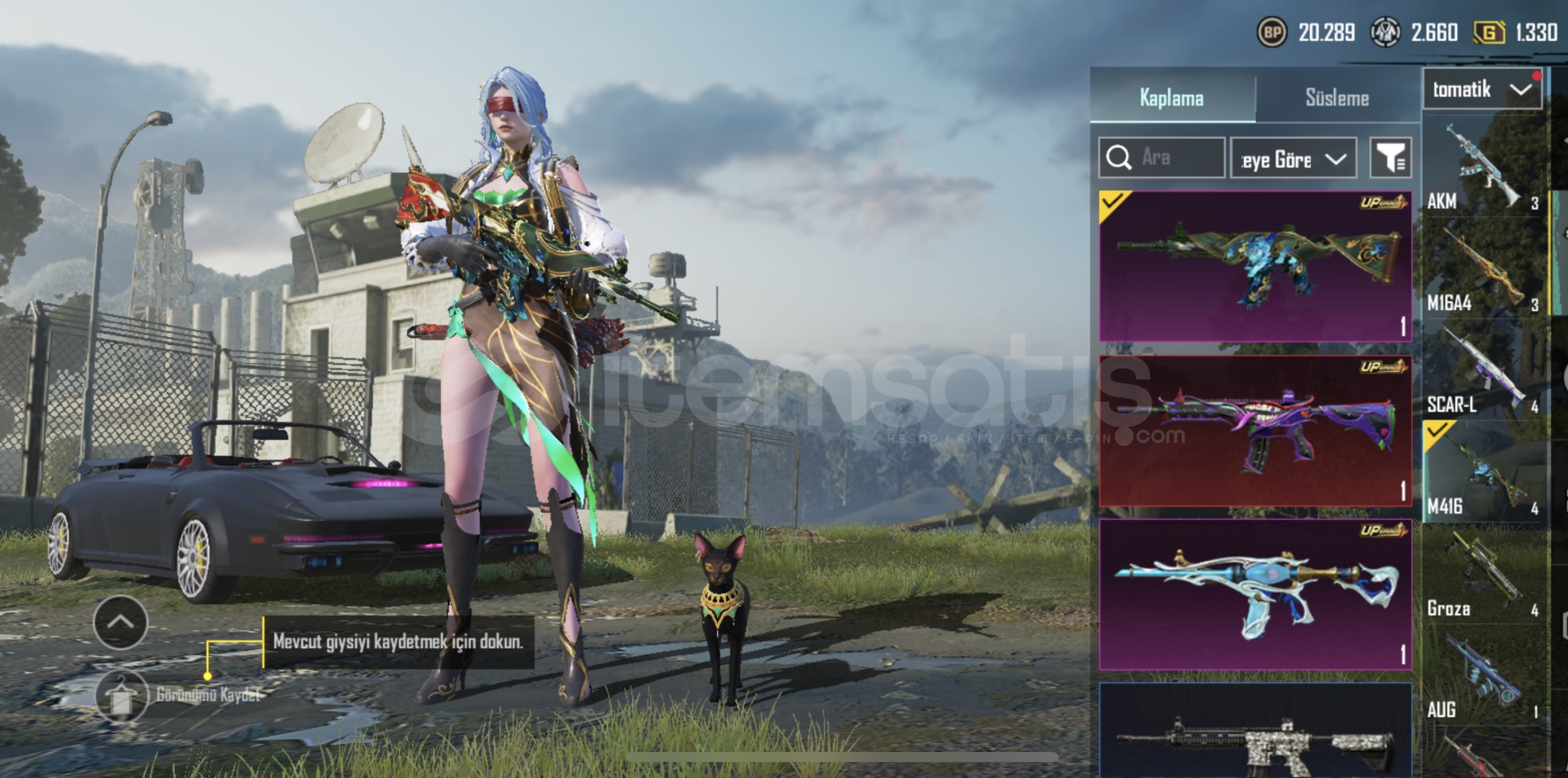The image size is (1568, 778).
Task: Save the look with Görünümü Kaydet
Action: (x=121, y=696)
